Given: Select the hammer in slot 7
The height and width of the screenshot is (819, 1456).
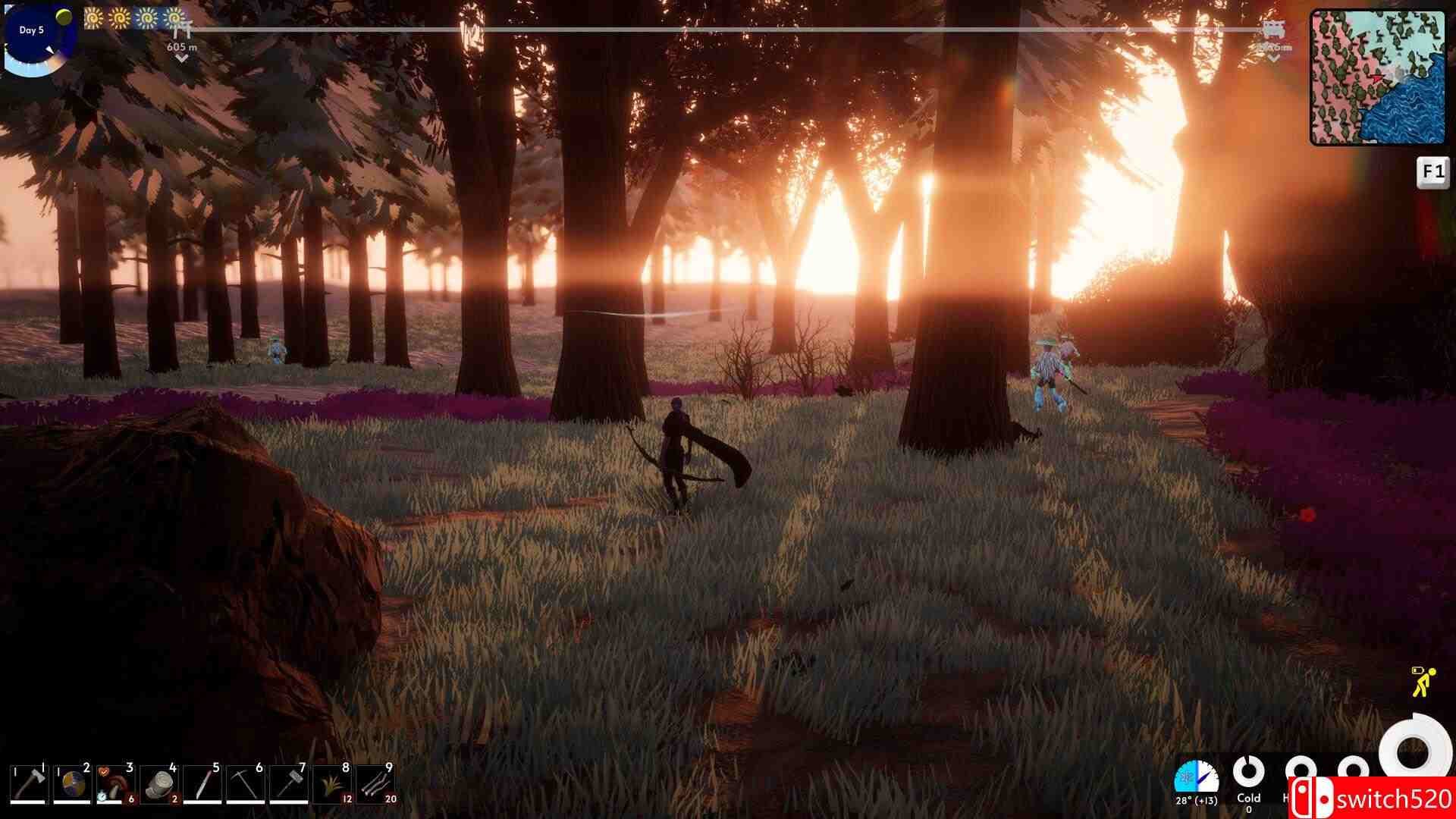Looking at the screenshot, I should [289, 783].
